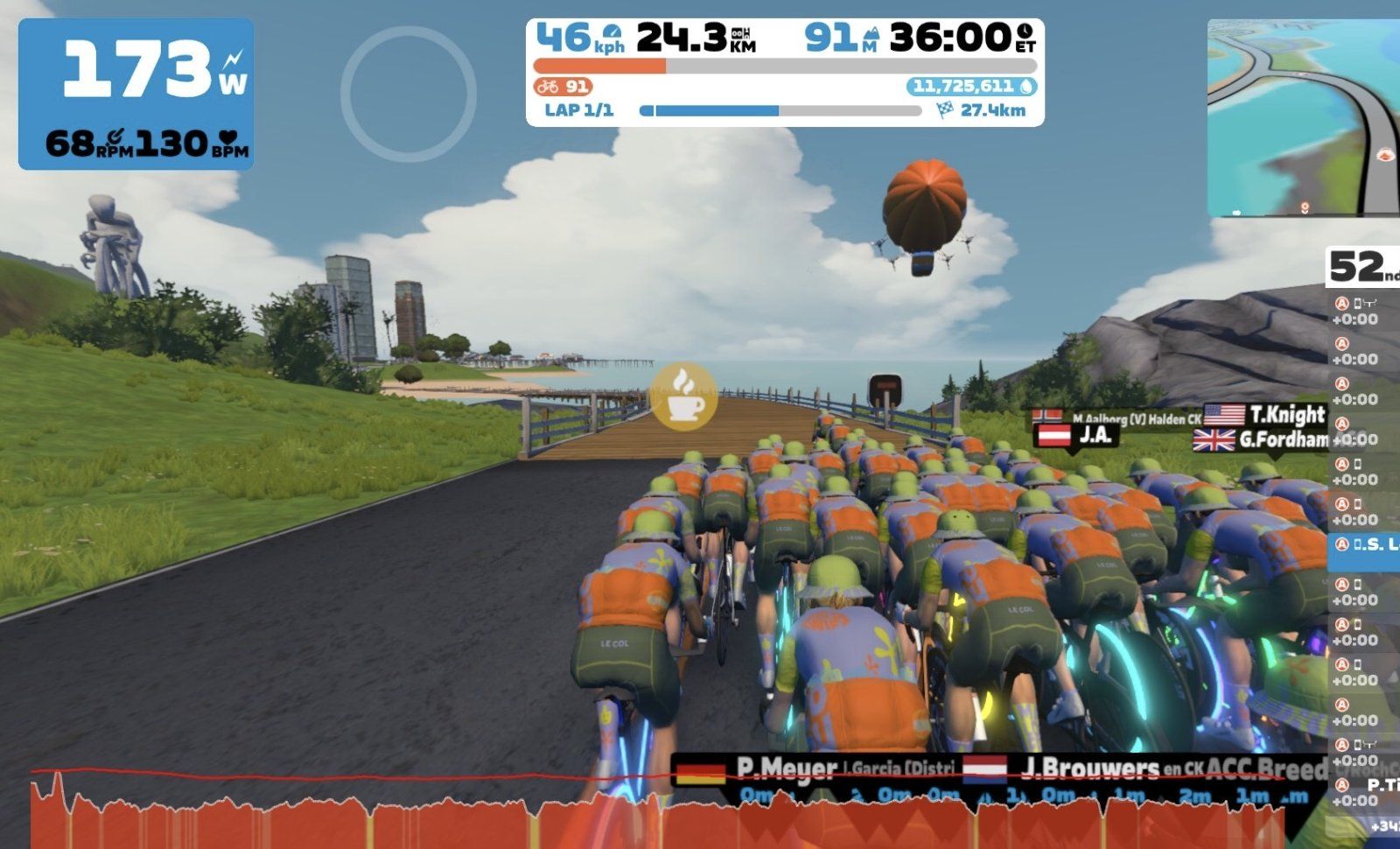This screenshot has height=849, width=1400.
Task: Activate the coffee cup break icon
Action: [x=683, y=396]
